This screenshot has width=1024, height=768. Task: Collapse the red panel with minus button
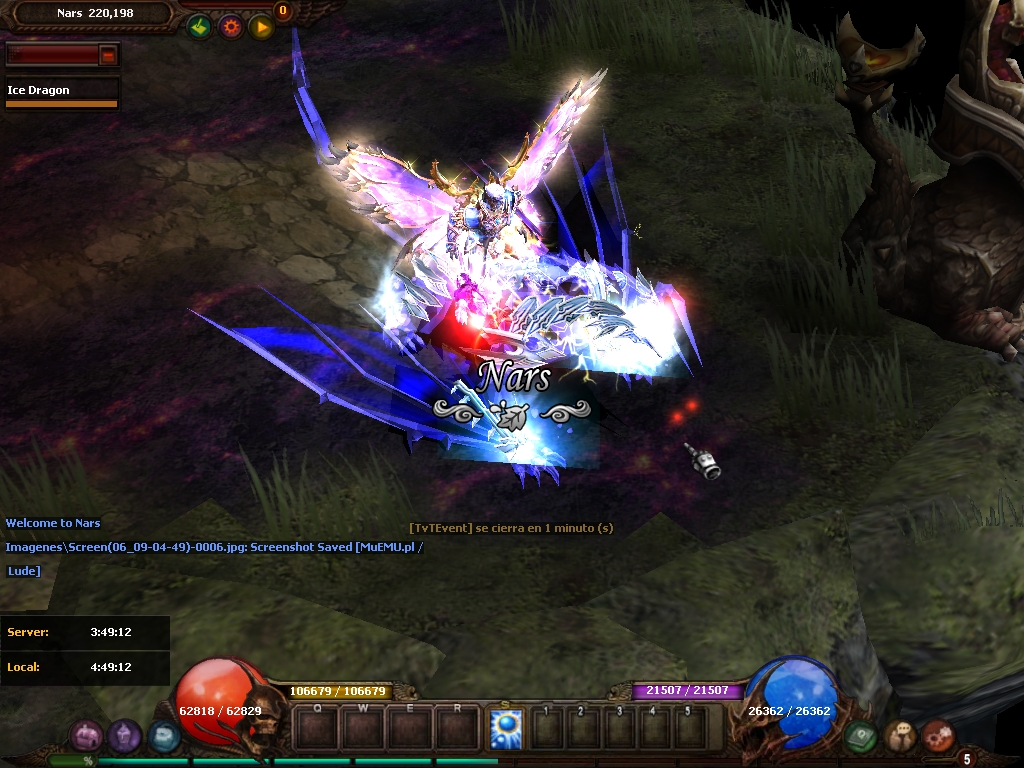point(108,56)
